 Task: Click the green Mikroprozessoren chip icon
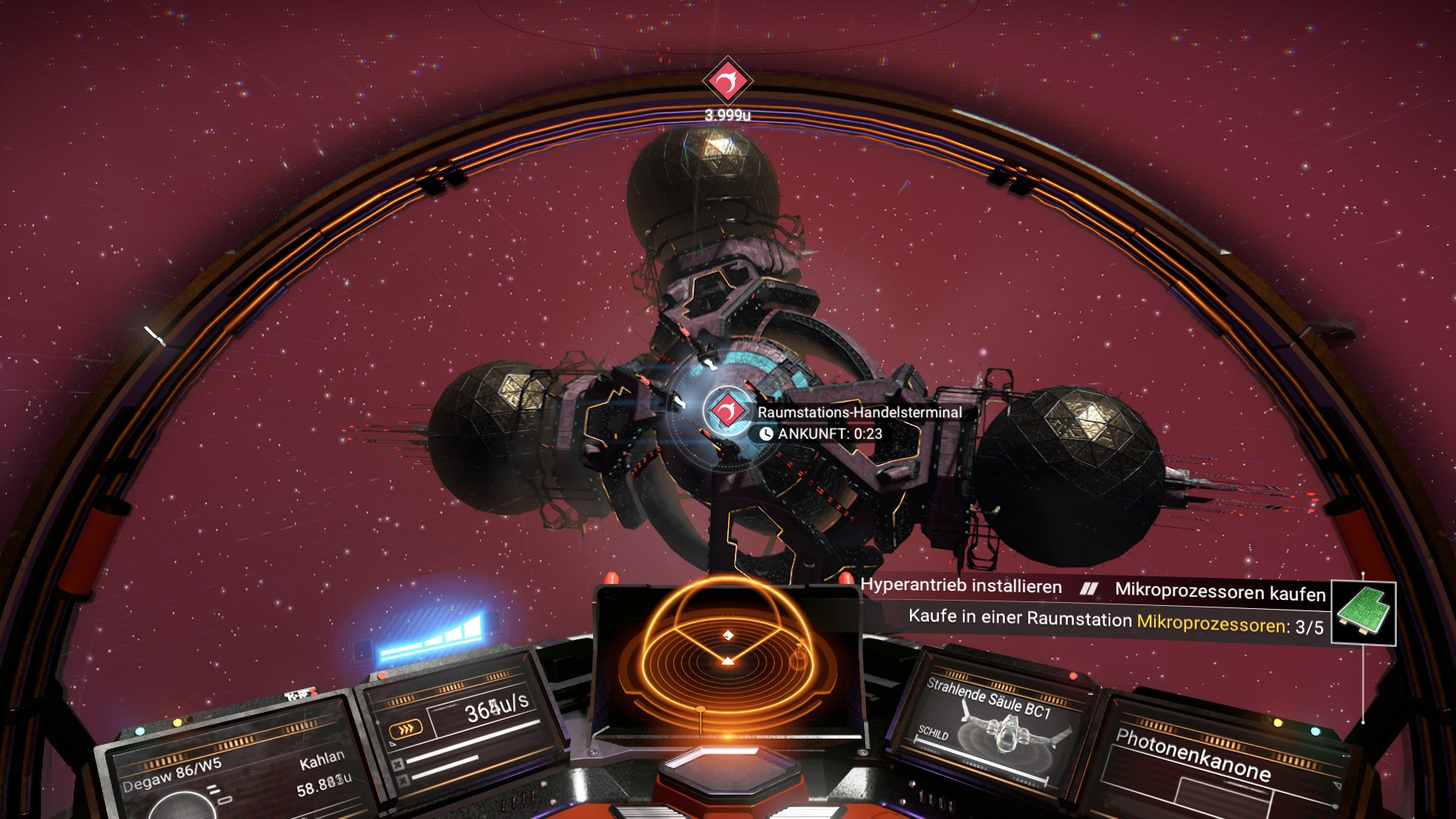point(1363,613)
